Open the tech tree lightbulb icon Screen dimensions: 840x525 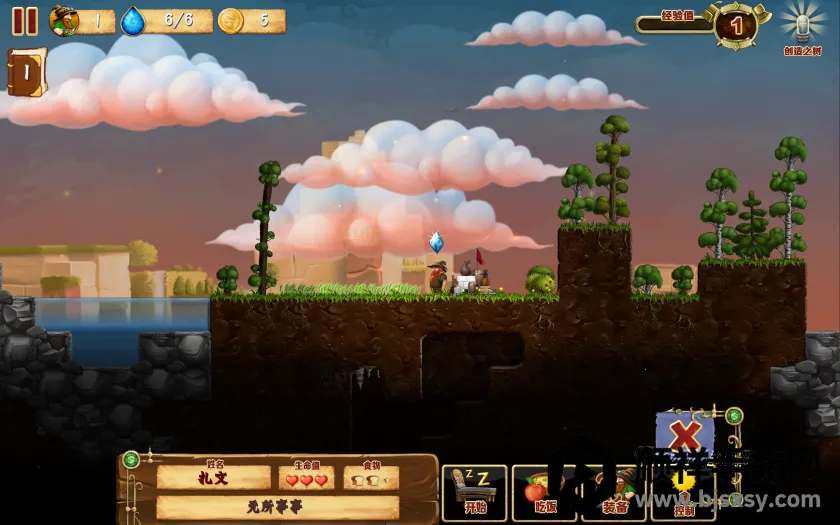[x=801, y=23]
